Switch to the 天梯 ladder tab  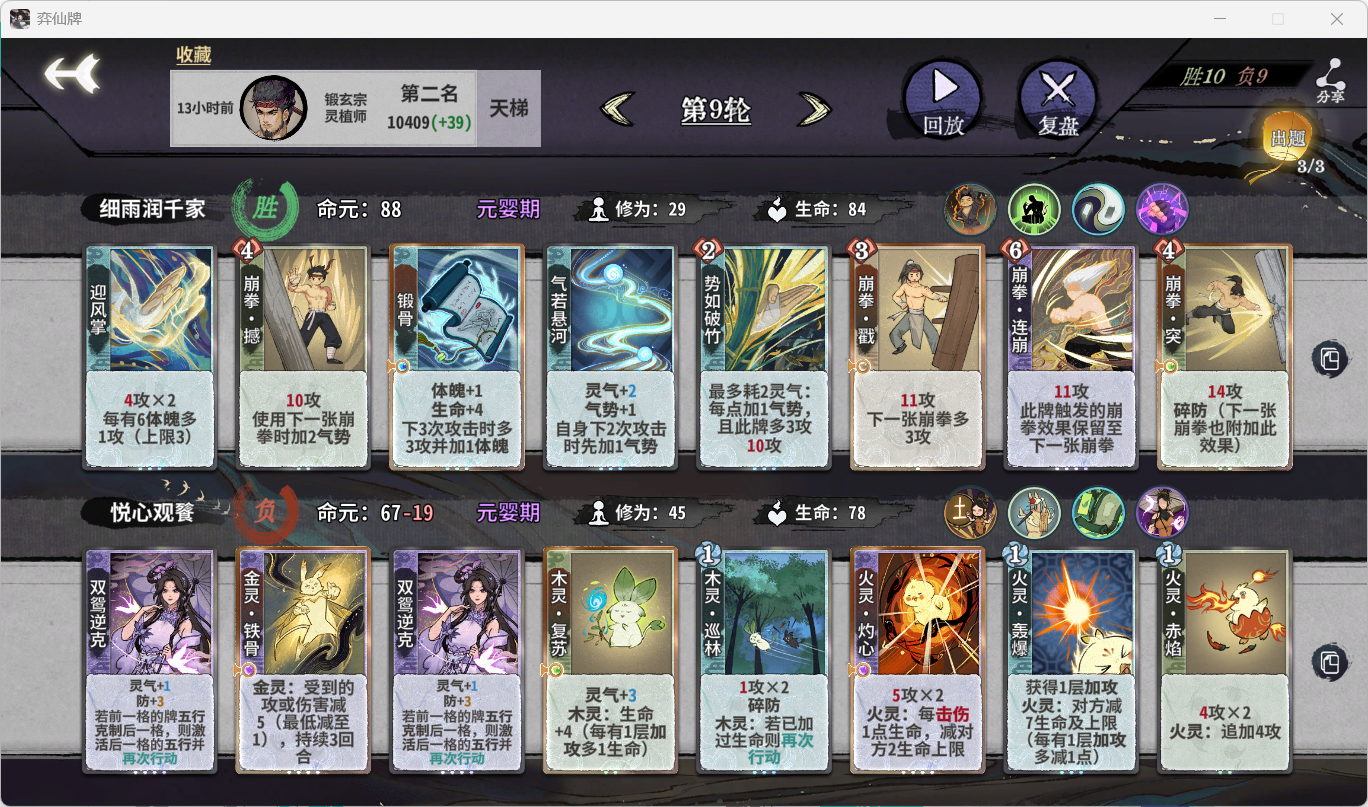tap(508, 107)
